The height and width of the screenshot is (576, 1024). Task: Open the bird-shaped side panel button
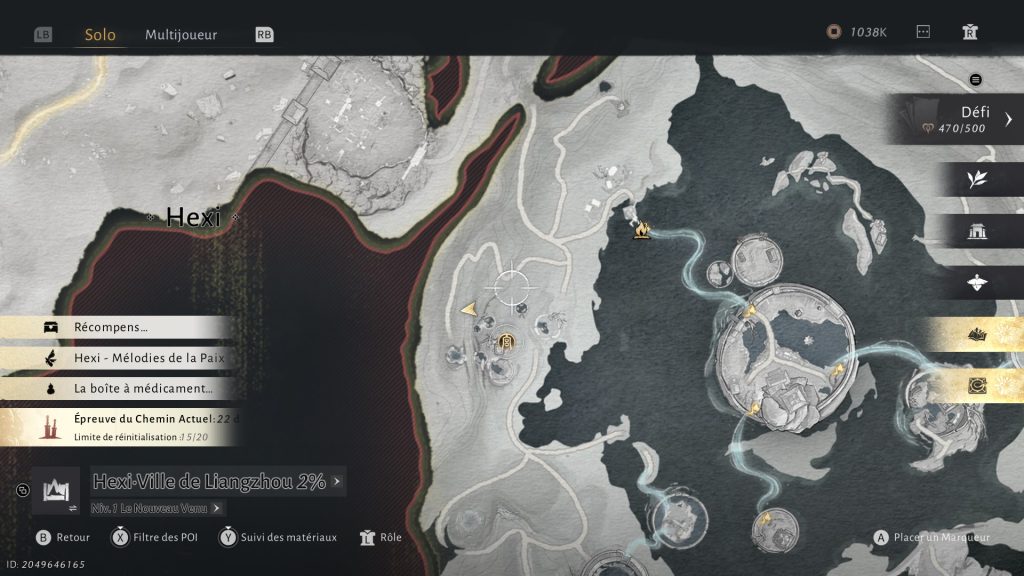[977, 284]
